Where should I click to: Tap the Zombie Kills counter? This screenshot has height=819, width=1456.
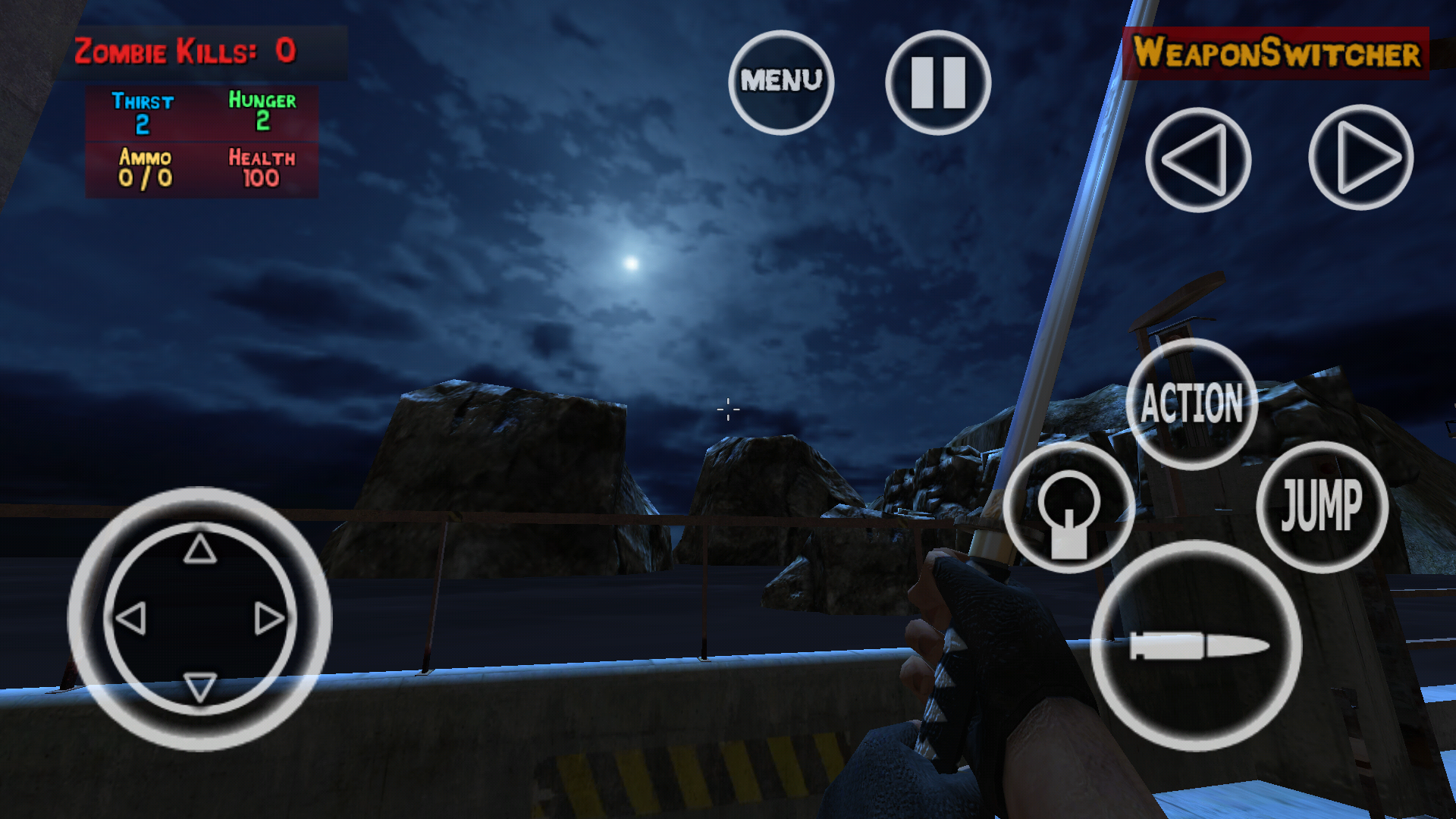pyautogui.click(x=186, y=51)
